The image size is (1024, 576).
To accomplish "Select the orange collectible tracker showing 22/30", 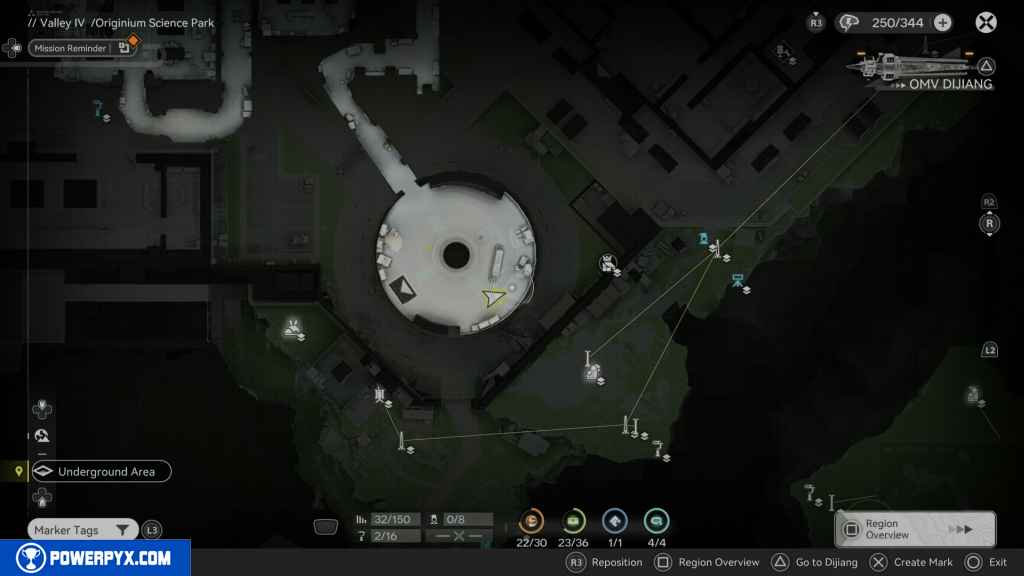I will click(532, 521).
